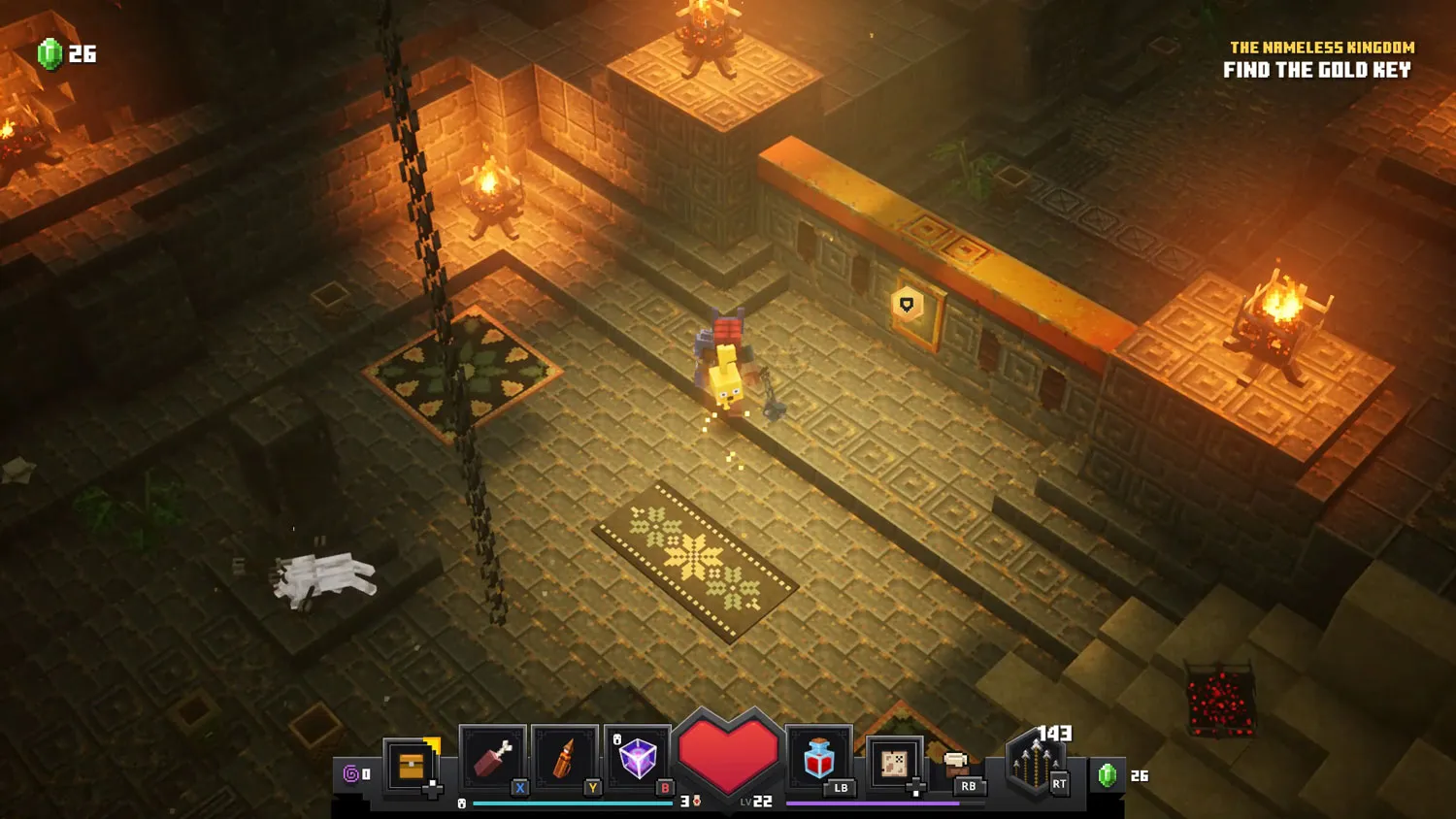Image resolution: width=1456 pixels, height=819 pixels.
Task: Open the inventory chest icon
Action: point(412,766)
